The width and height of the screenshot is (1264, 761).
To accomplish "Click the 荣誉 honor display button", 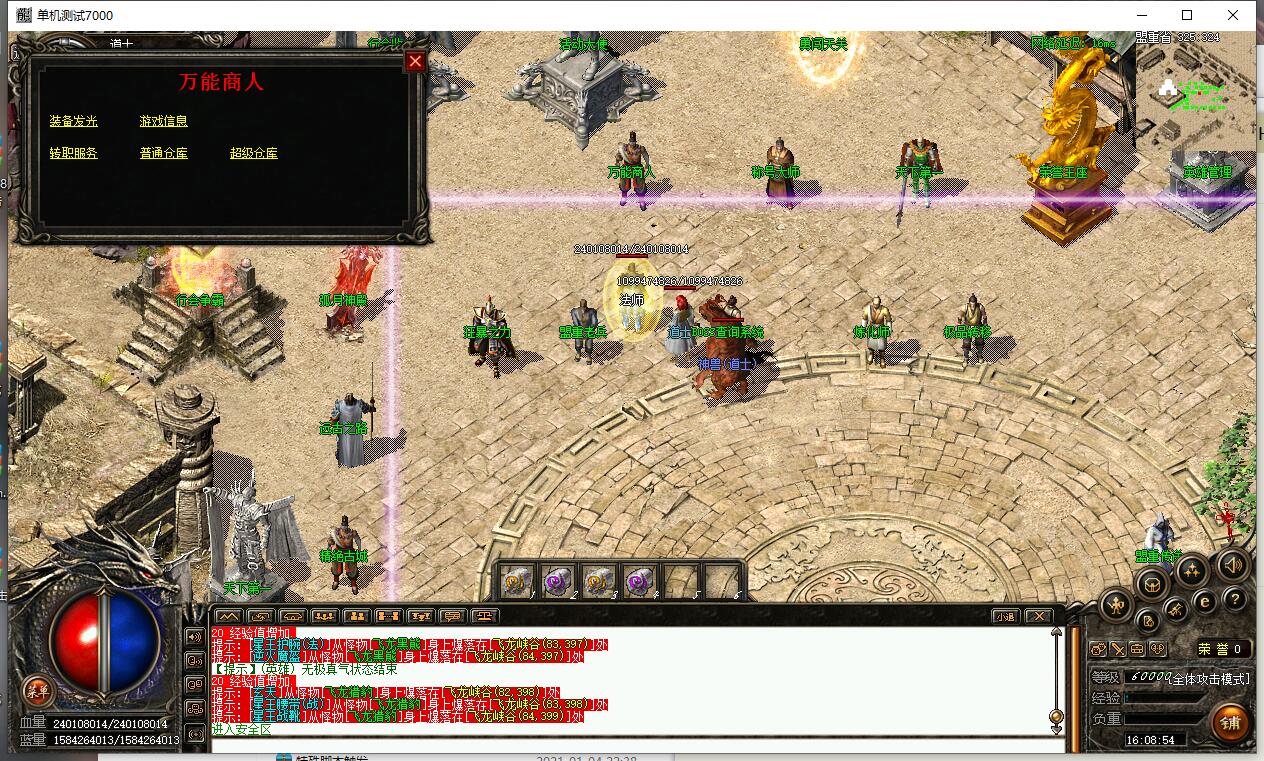I will point(1223,649).
